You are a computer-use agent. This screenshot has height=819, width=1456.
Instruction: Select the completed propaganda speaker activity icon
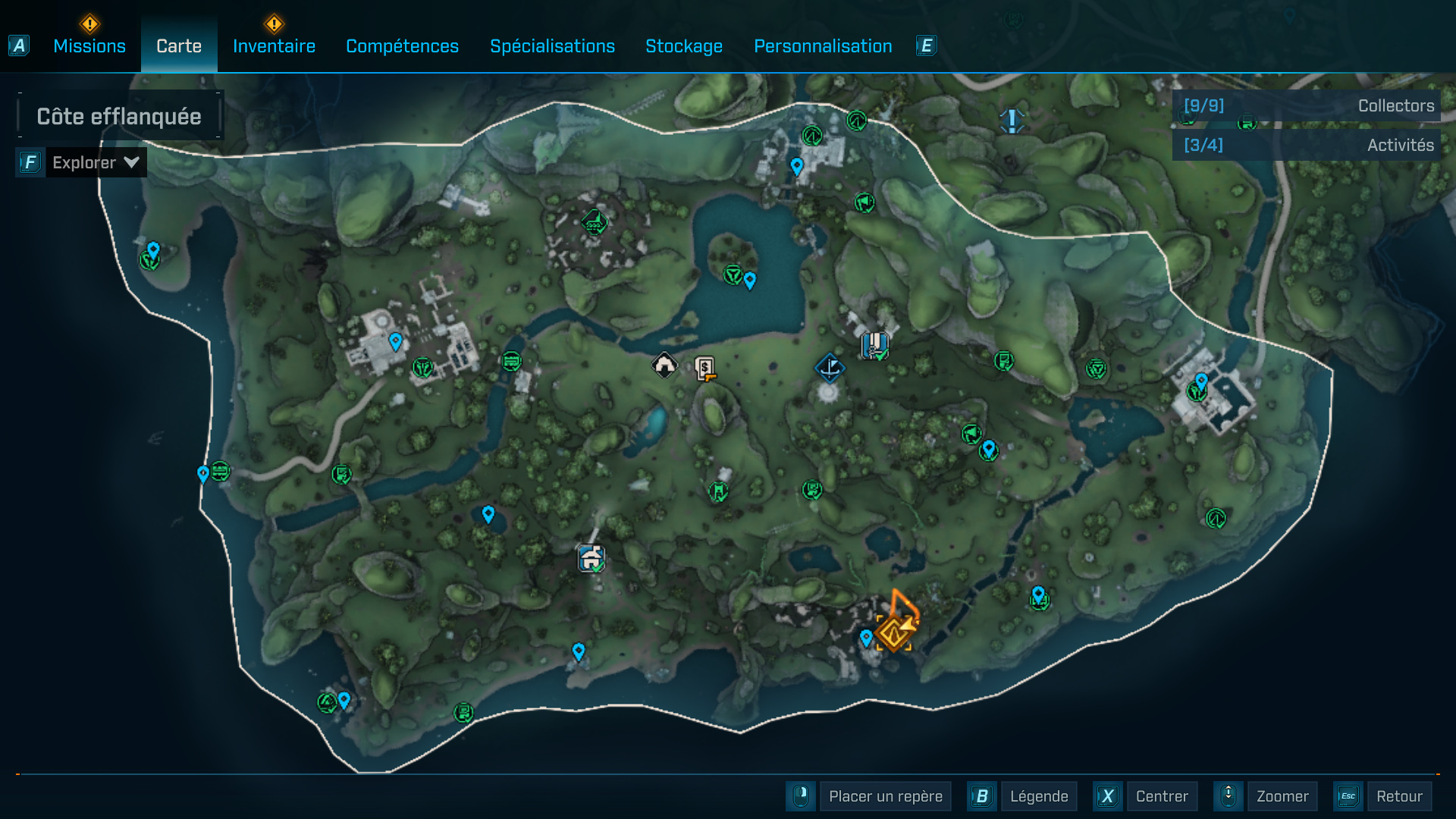[864, 203]
